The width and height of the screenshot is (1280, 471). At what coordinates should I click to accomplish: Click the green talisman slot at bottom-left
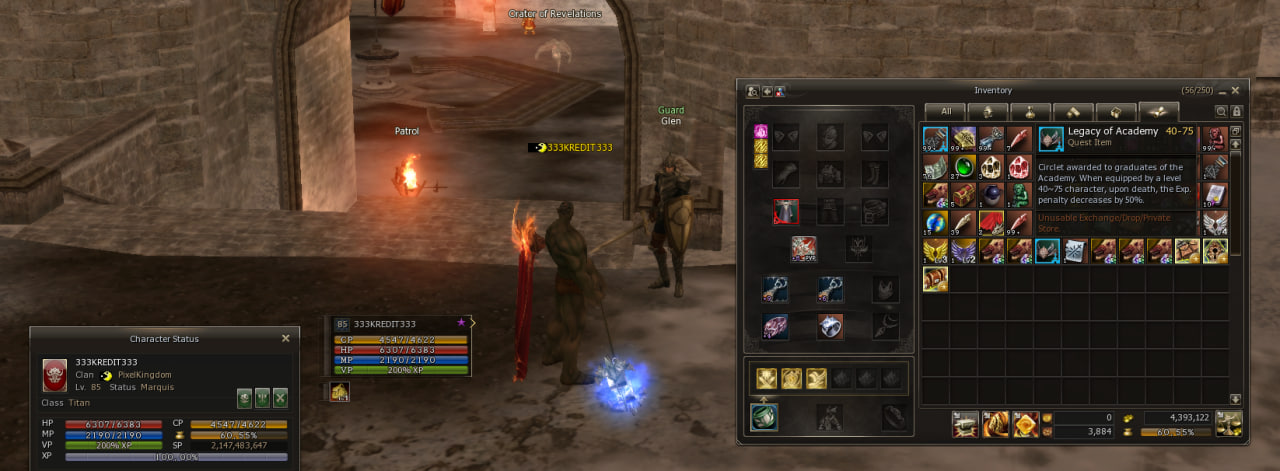764,417
